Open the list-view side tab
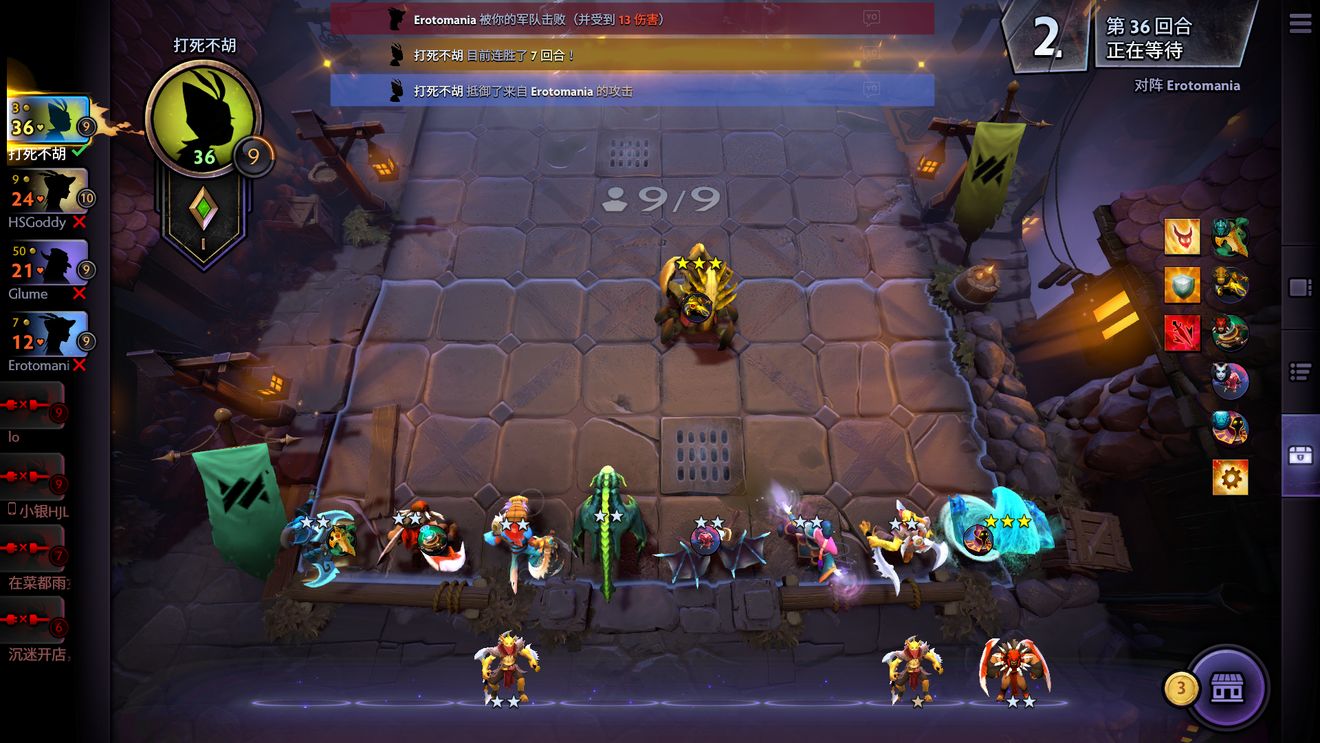Viewport: 1320px width, 743px height. [x=1300, y=372]
